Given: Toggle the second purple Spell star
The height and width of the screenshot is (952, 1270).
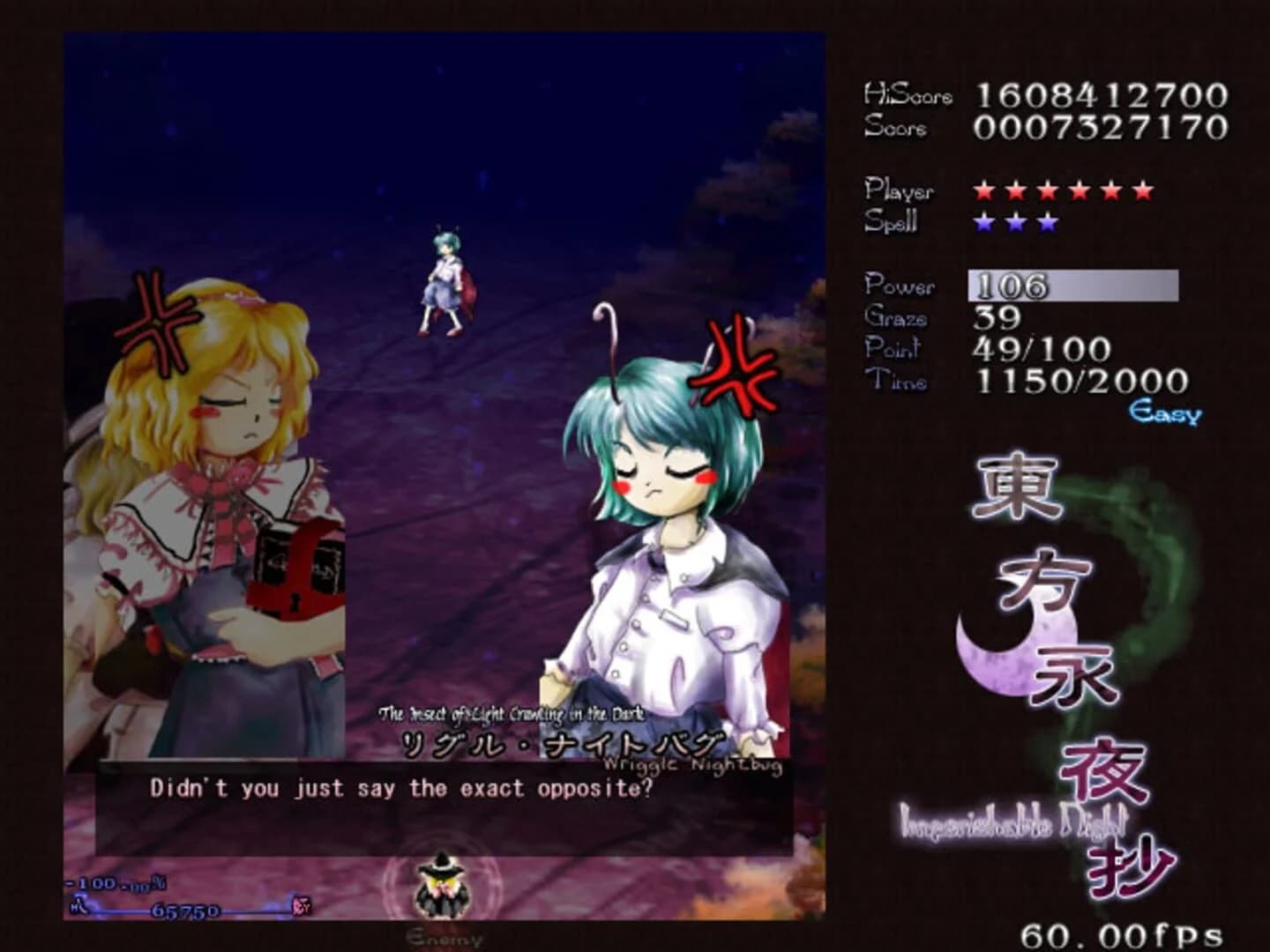Looking at the screenshot, I should 1016,223.
